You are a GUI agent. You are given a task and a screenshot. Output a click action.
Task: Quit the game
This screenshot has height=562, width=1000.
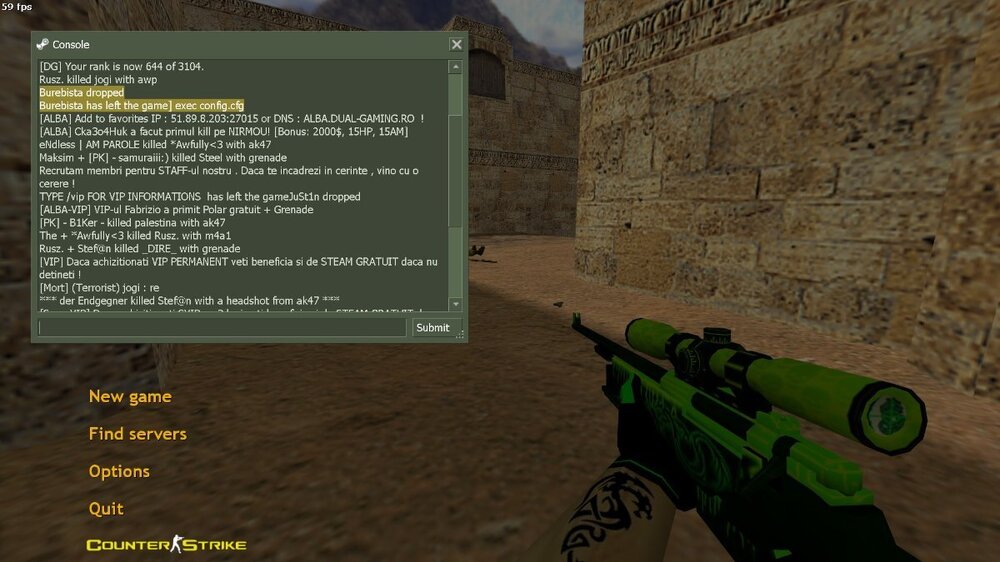coord(106,508)
